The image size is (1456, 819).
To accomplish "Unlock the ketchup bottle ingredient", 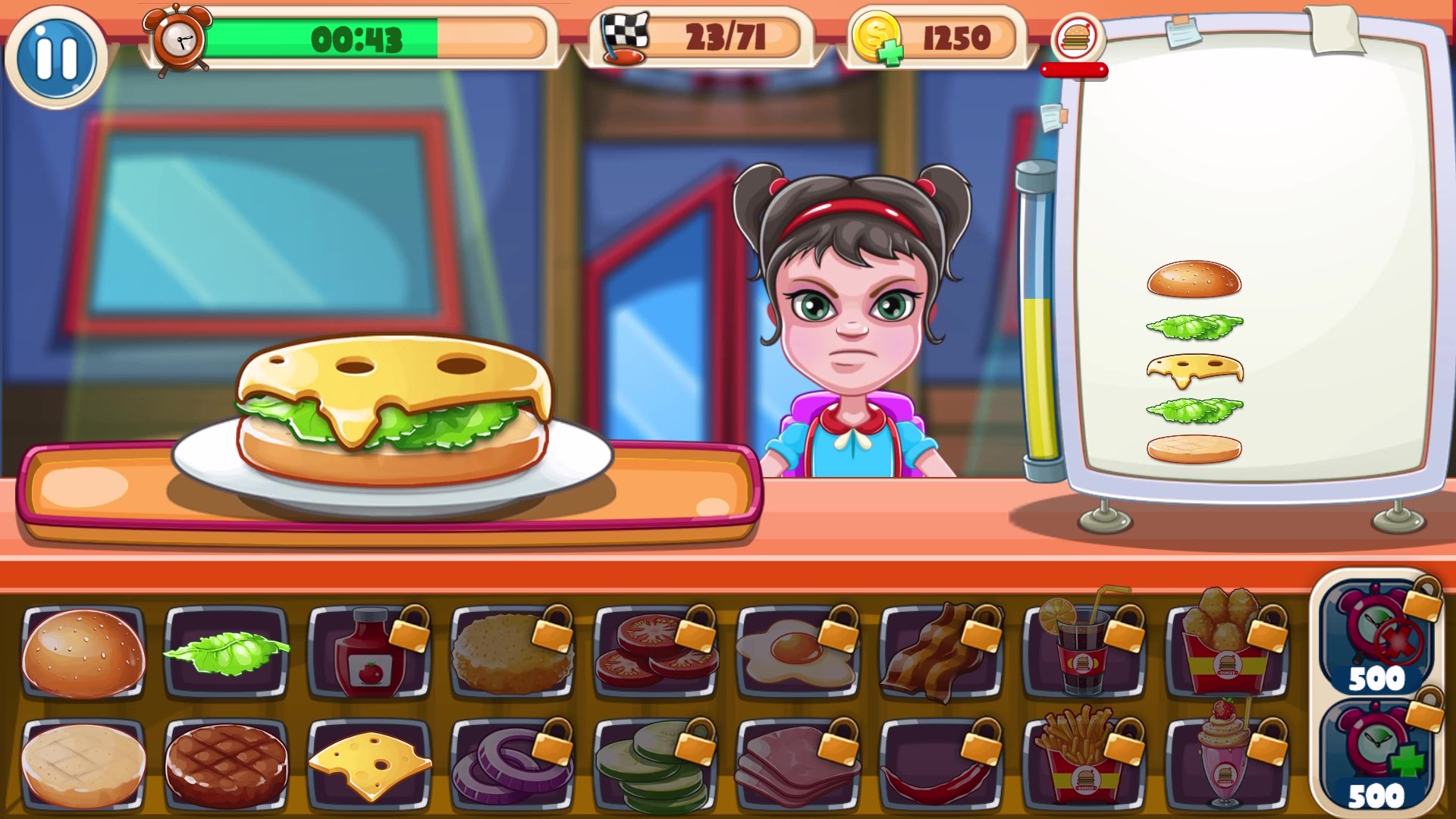I will [368, 652].
